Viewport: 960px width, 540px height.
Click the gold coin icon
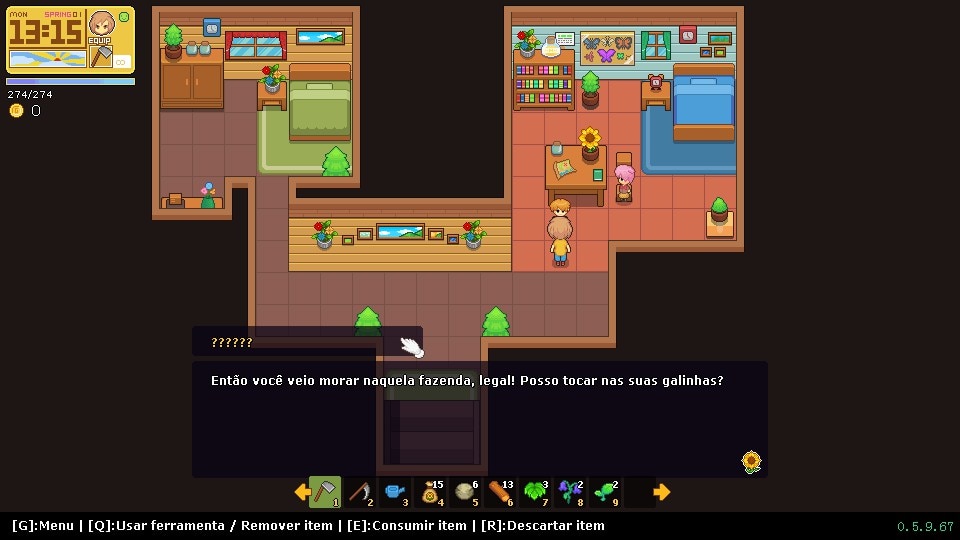[16, 111]
